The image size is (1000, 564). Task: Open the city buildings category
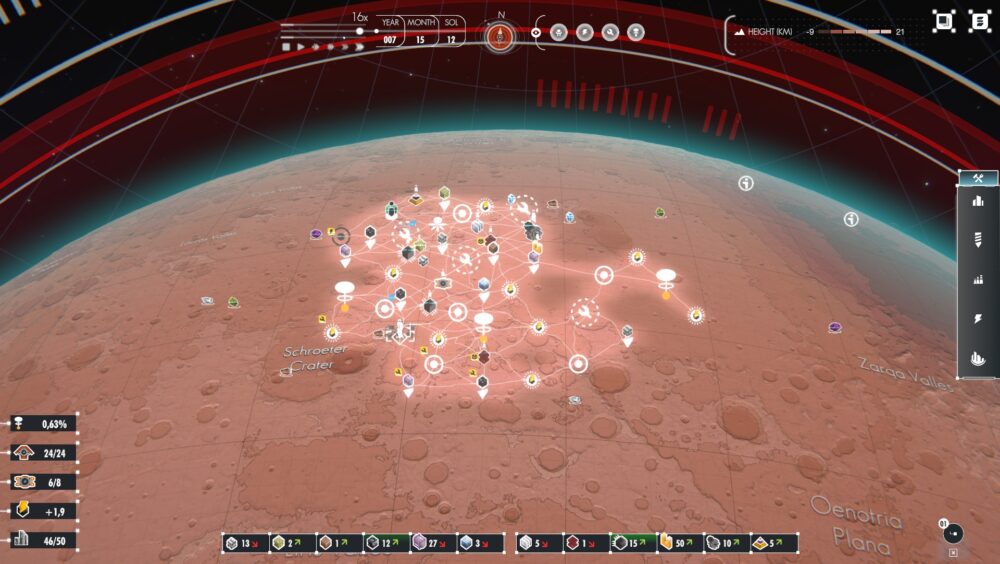point(978,200)
